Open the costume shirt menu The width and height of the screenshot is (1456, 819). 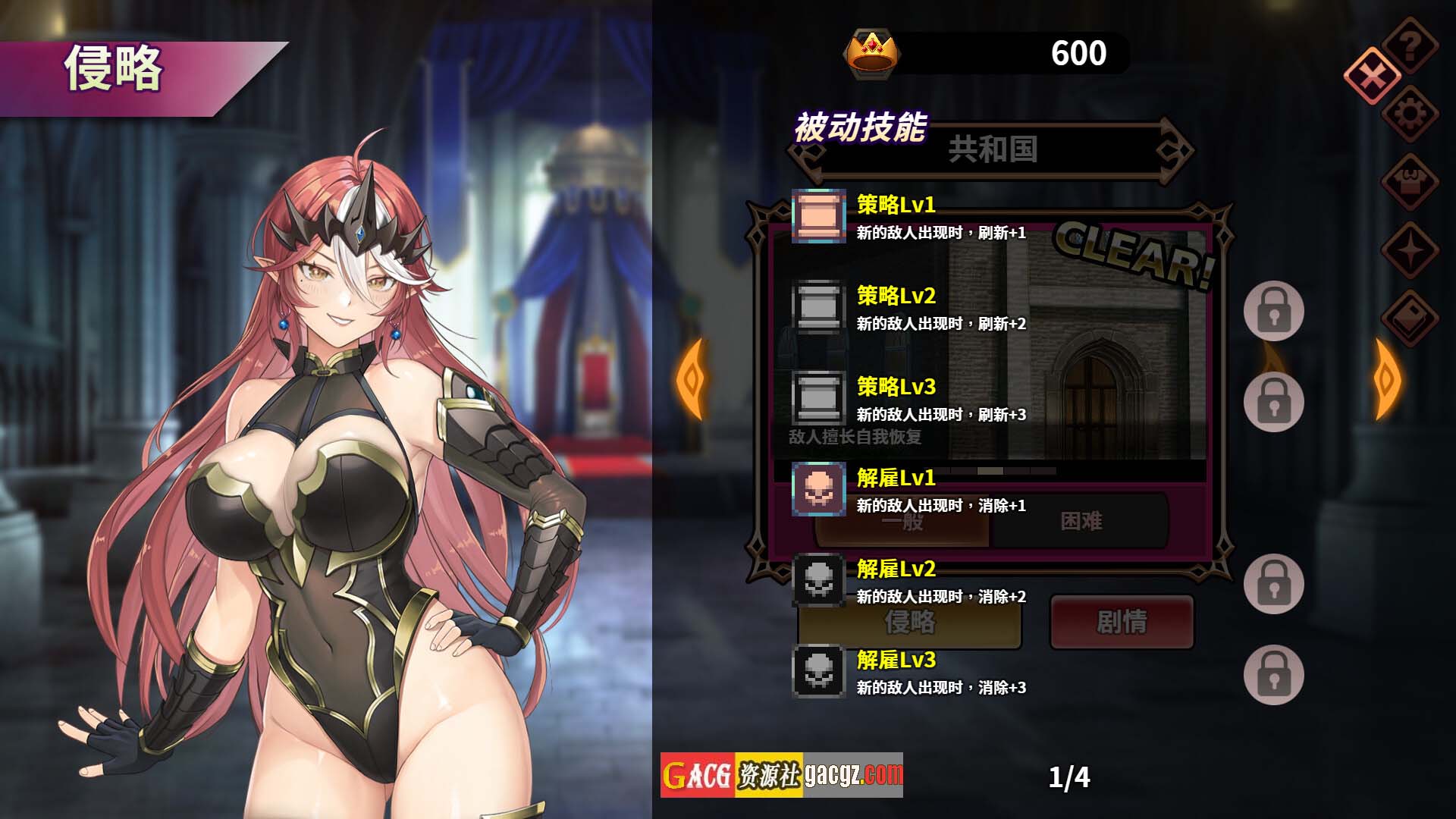click(x=1410, y=182)
